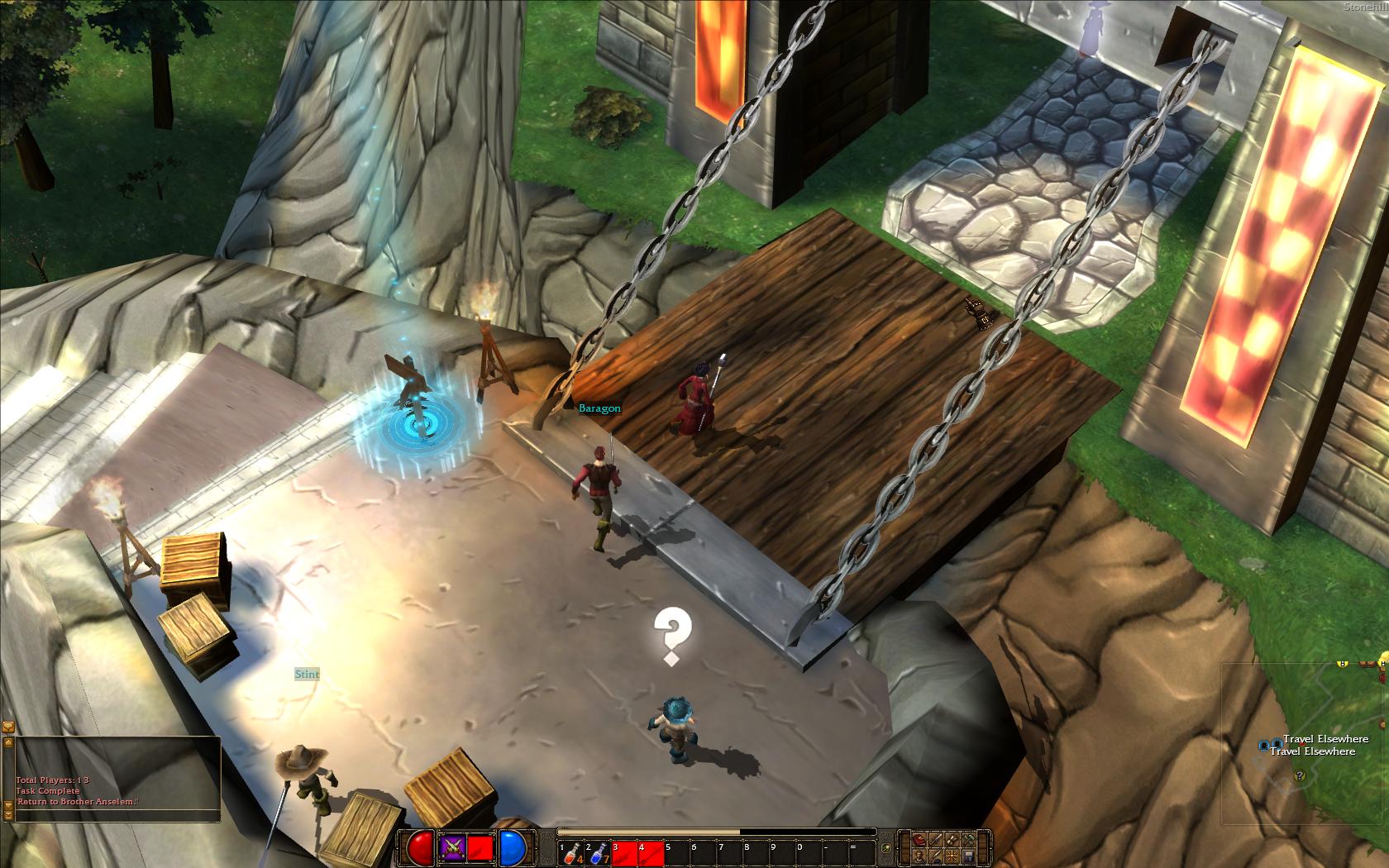Image resolution: width=1389 pixels, height=868 pixels.
Task: Toggle the red square next to the crossed swords
Action: [x=480, y=847]
